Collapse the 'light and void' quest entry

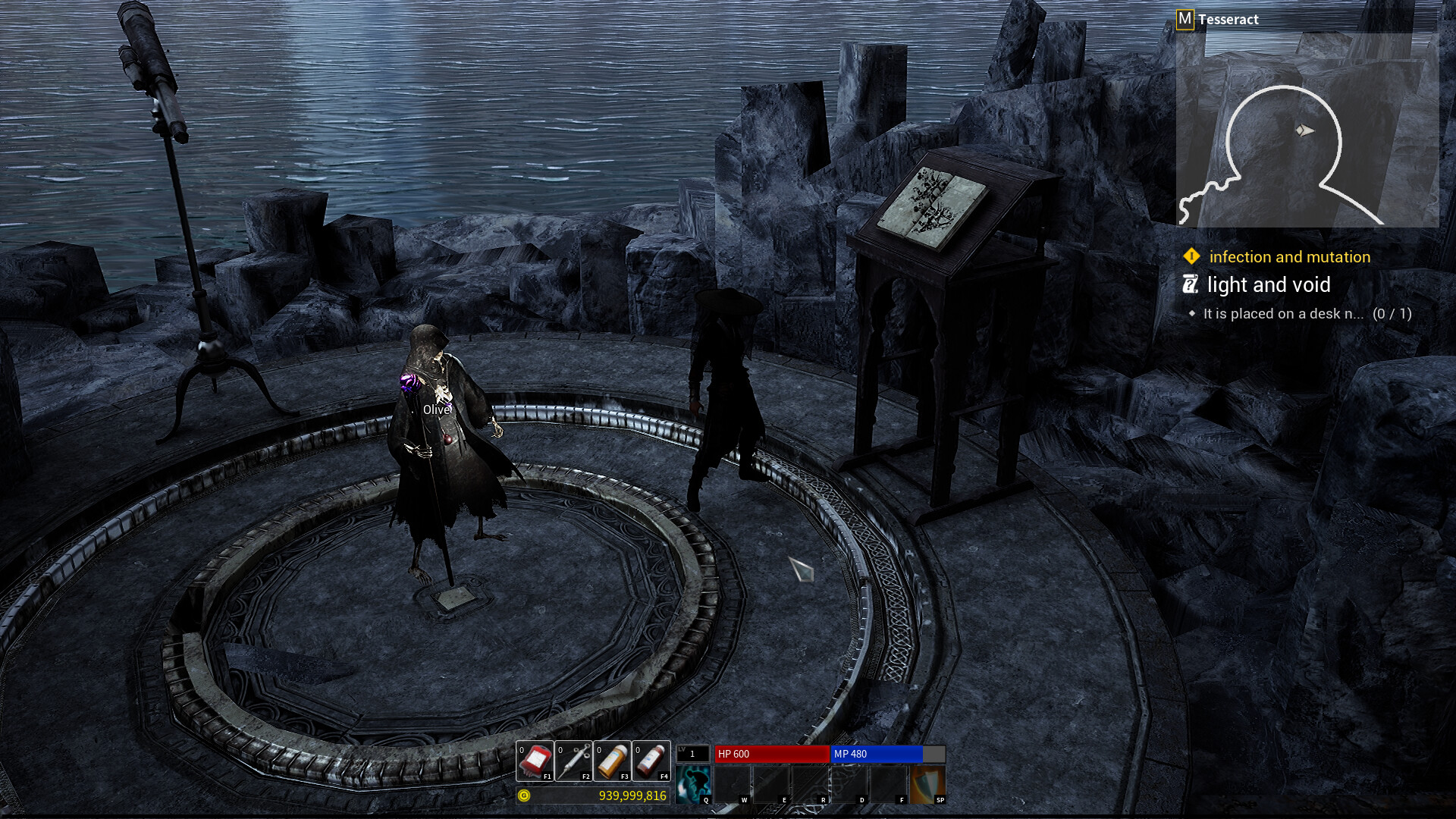1269,285
